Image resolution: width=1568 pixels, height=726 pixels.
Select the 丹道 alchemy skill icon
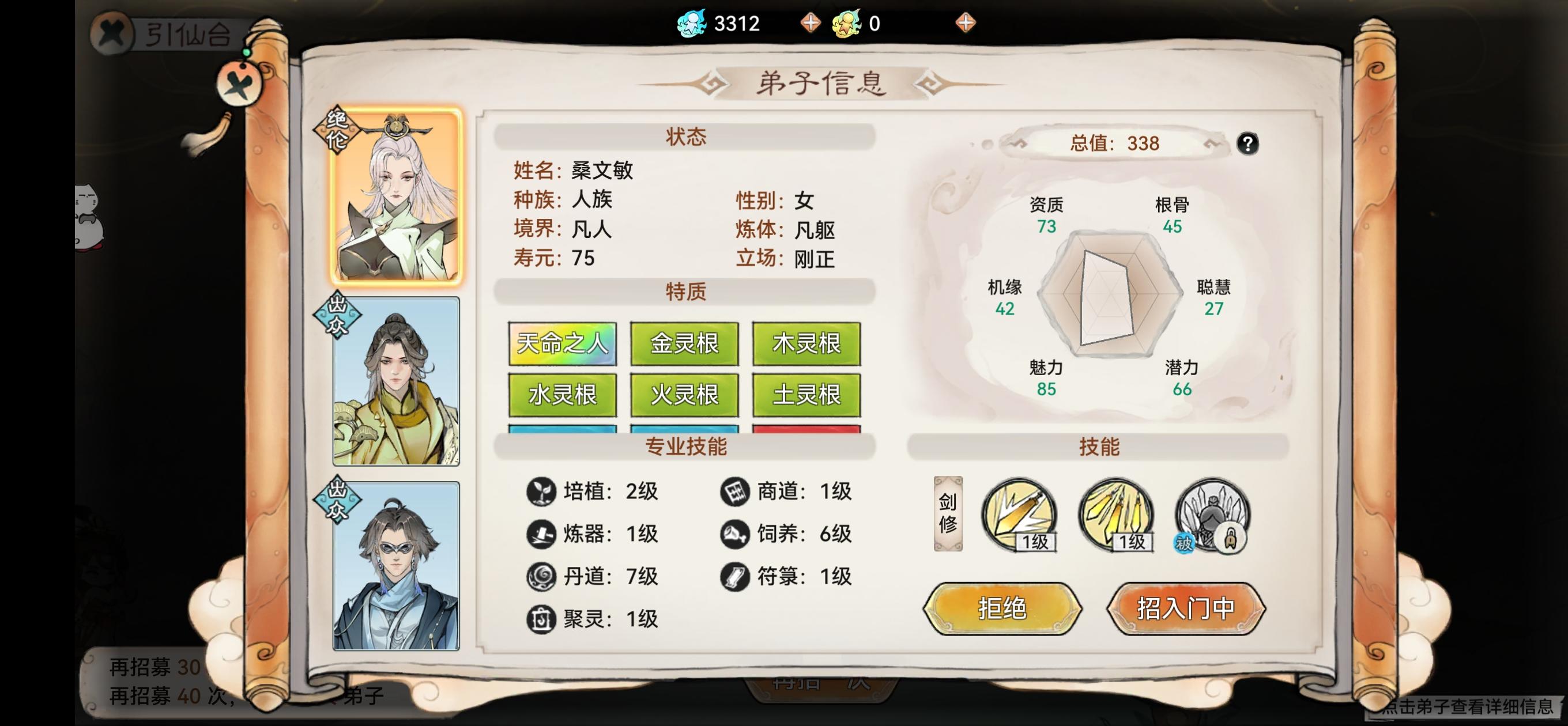(541, 577)
